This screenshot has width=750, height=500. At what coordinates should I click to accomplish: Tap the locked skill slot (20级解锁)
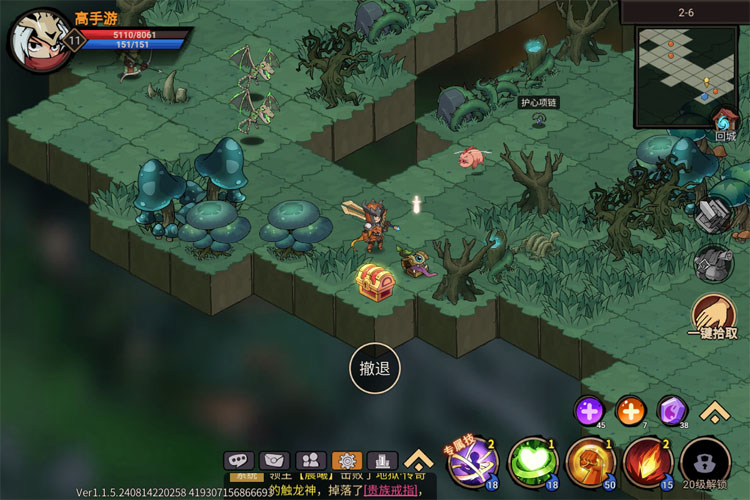point(705,464)
